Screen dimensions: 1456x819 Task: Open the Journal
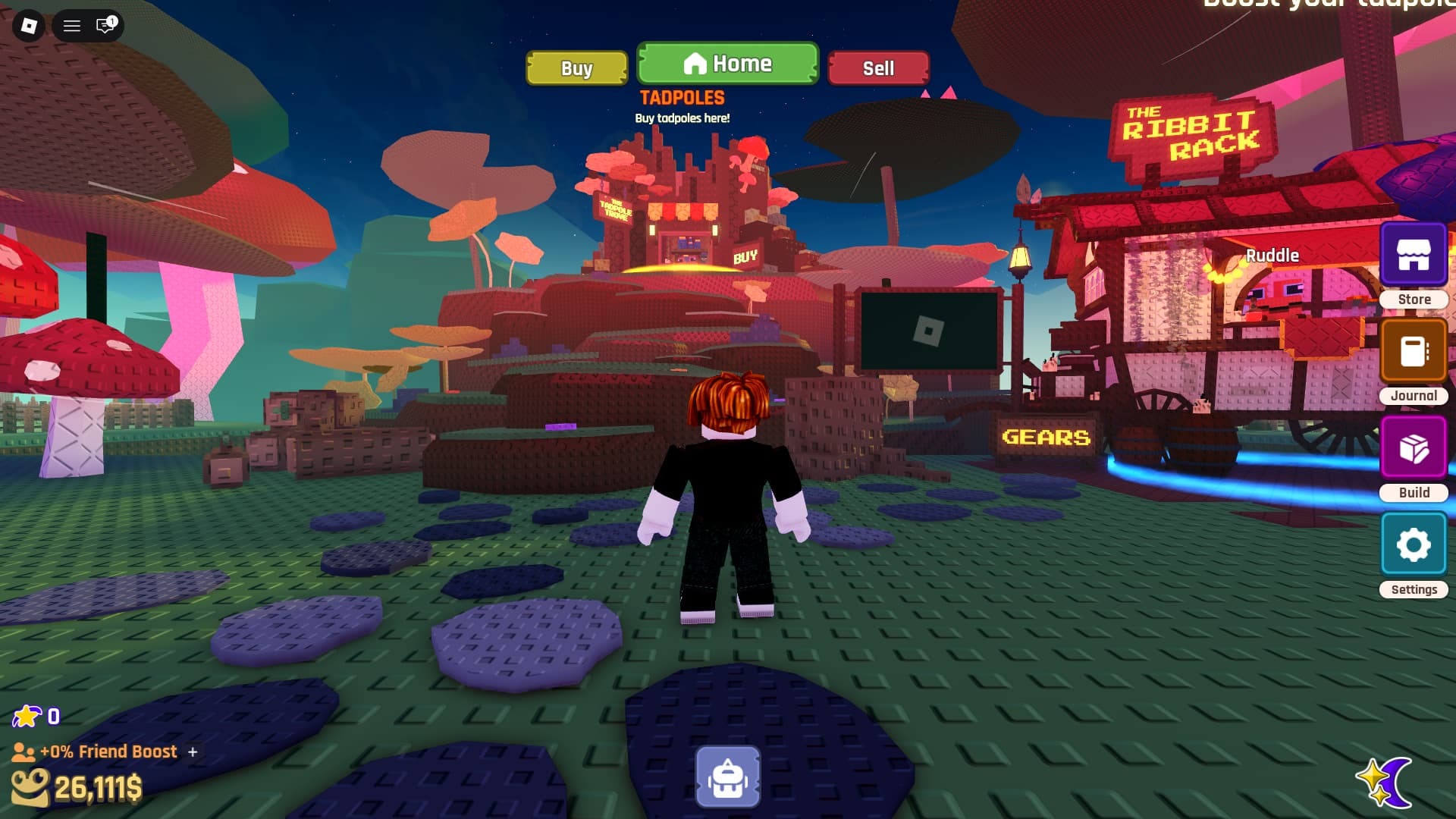pos(1414,352)
